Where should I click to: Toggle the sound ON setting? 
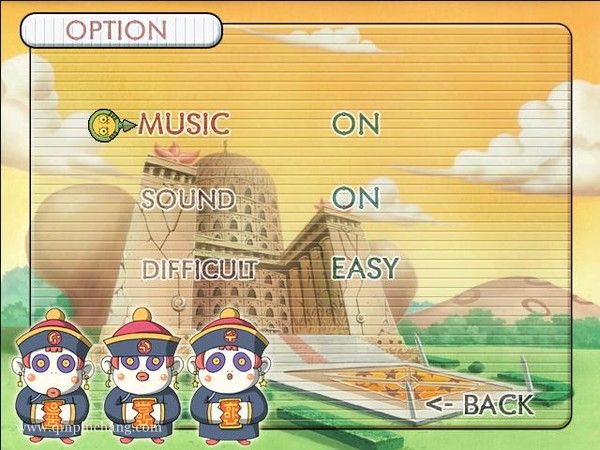357,198
